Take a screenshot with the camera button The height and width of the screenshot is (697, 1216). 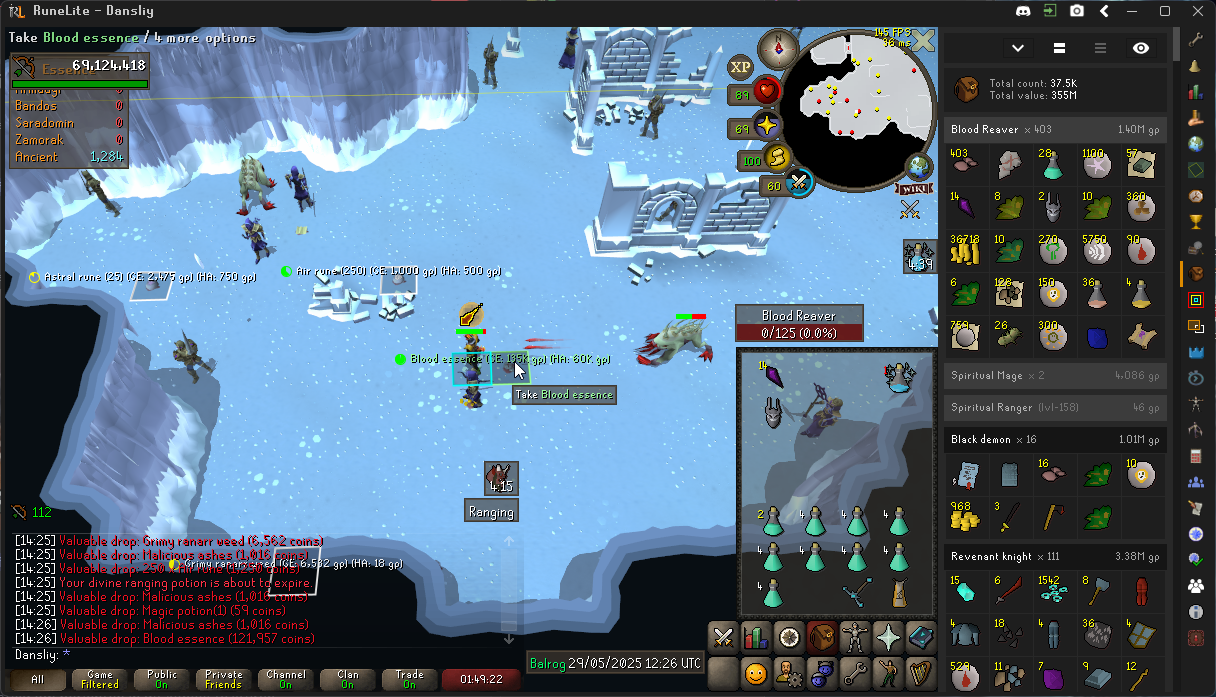coord(1077,11)
